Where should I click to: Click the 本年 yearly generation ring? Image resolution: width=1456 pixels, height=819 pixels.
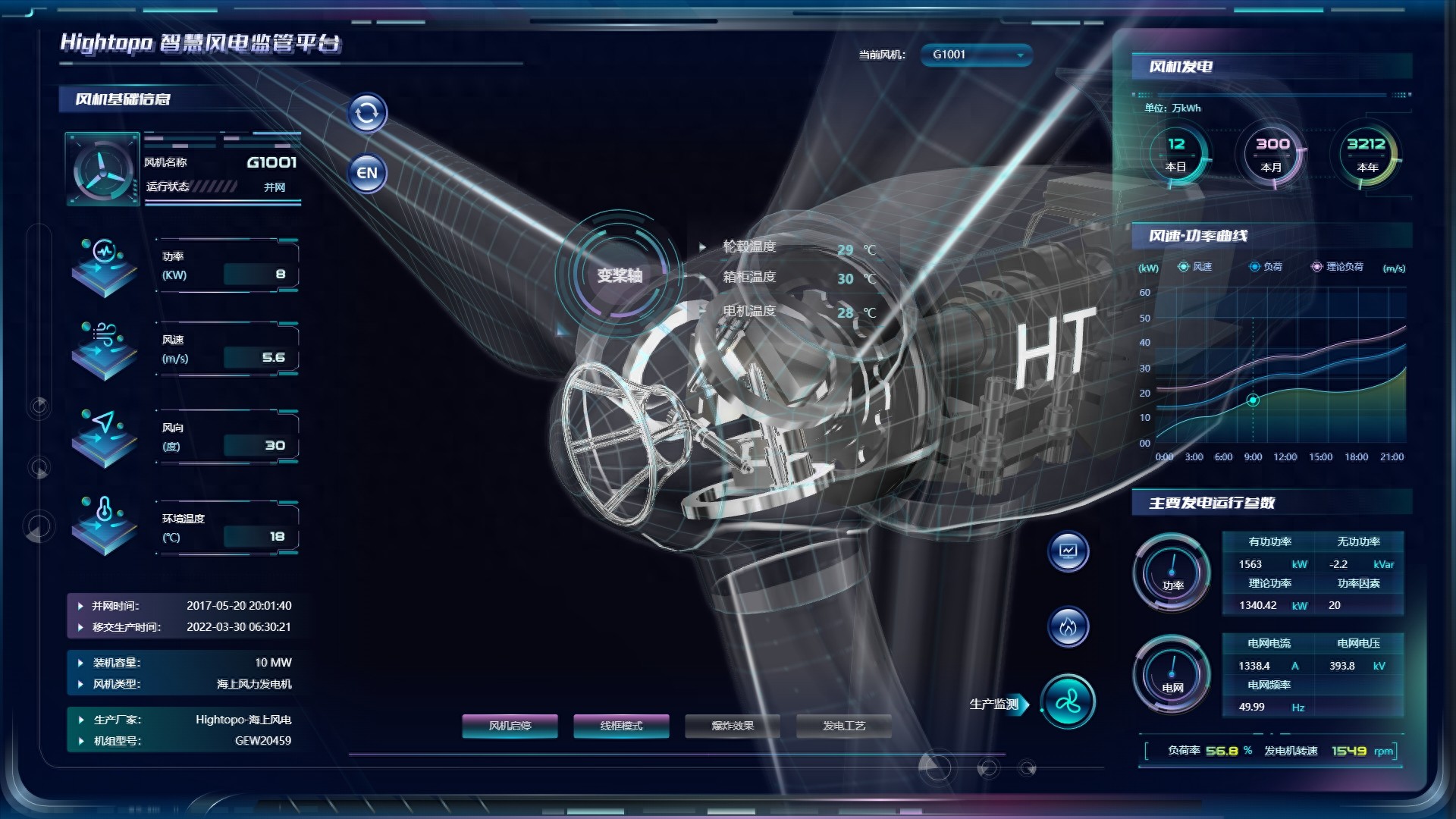pos(1367,154)
